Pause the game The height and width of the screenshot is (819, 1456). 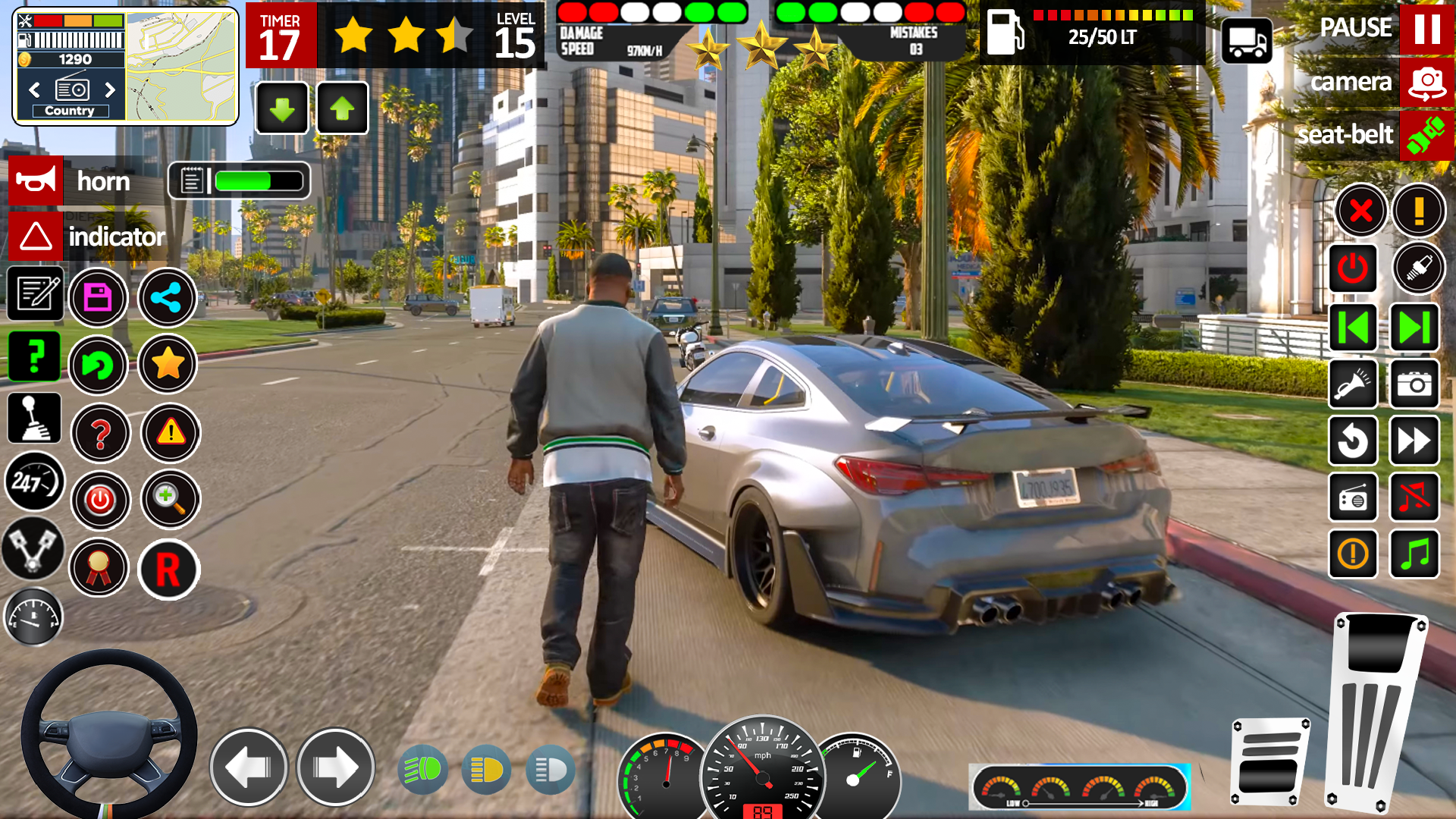tap(1426, 29)
